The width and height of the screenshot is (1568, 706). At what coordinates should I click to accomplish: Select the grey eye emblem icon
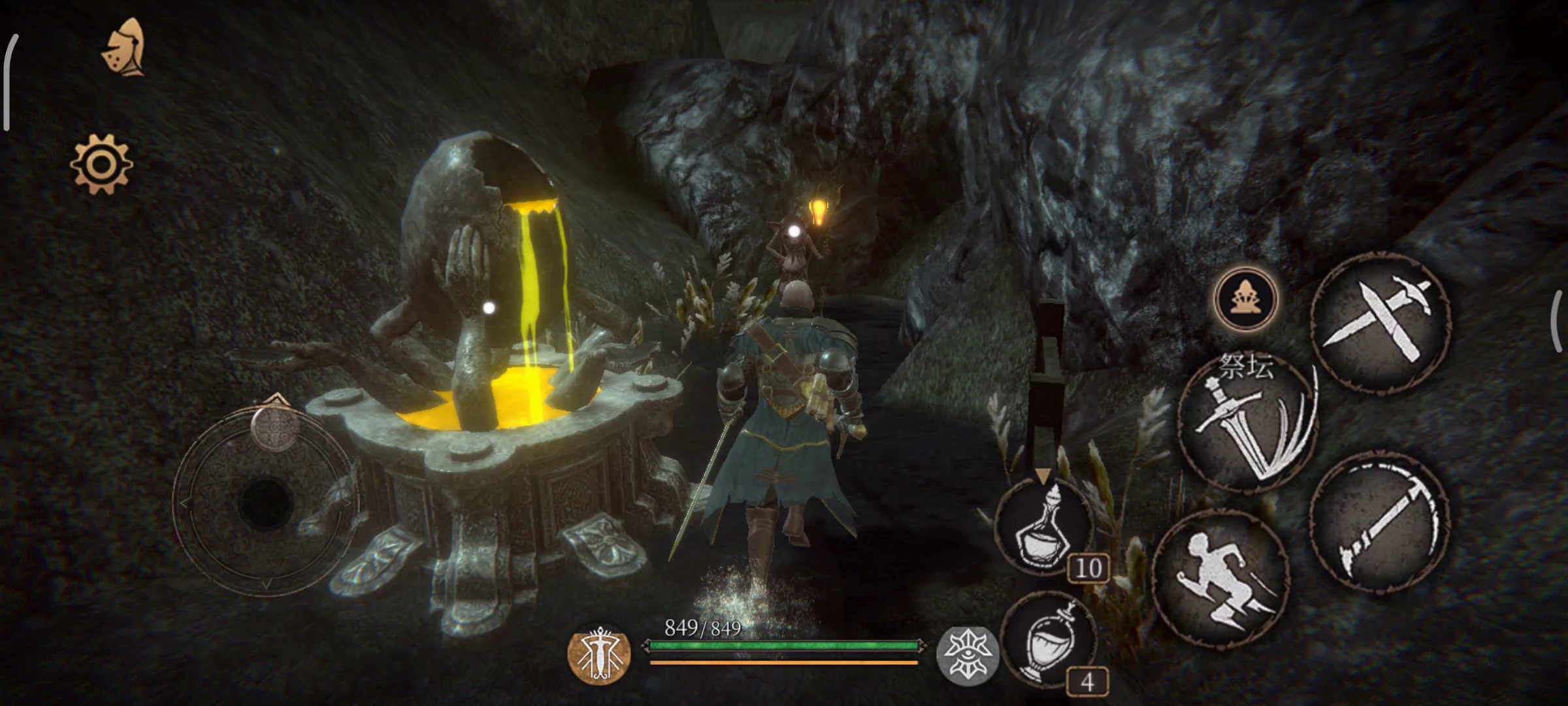tap(967, 654)
